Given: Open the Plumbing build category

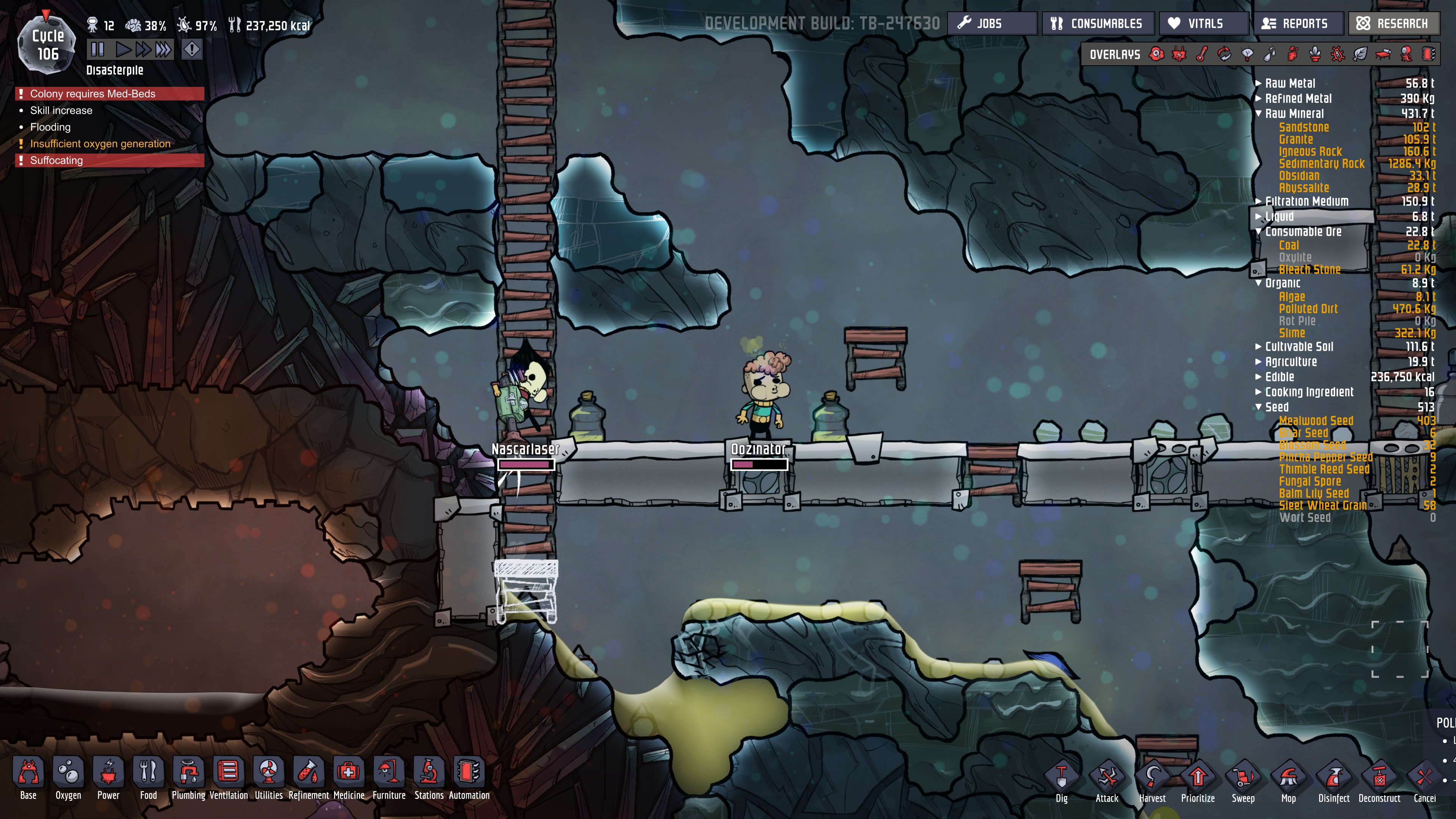Looking at the screenshot, I should tap(188, 778).
